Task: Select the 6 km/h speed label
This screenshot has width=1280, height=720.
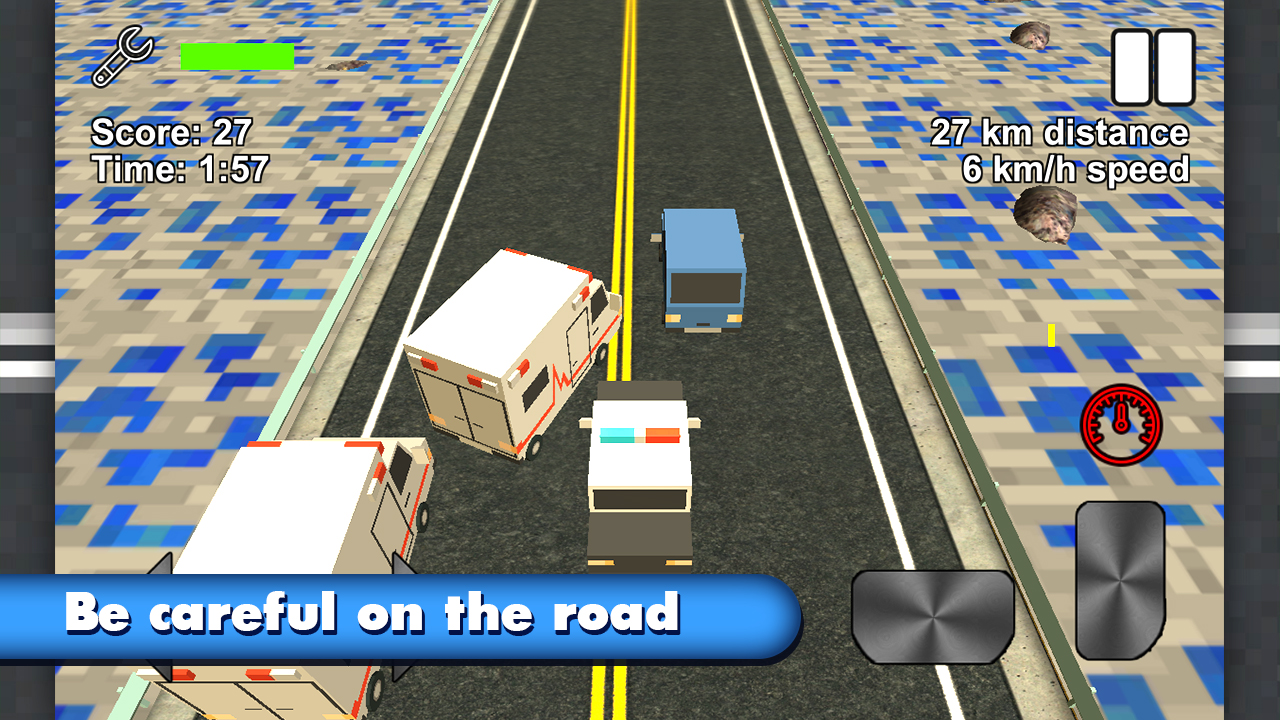Action: [1075, 169]
